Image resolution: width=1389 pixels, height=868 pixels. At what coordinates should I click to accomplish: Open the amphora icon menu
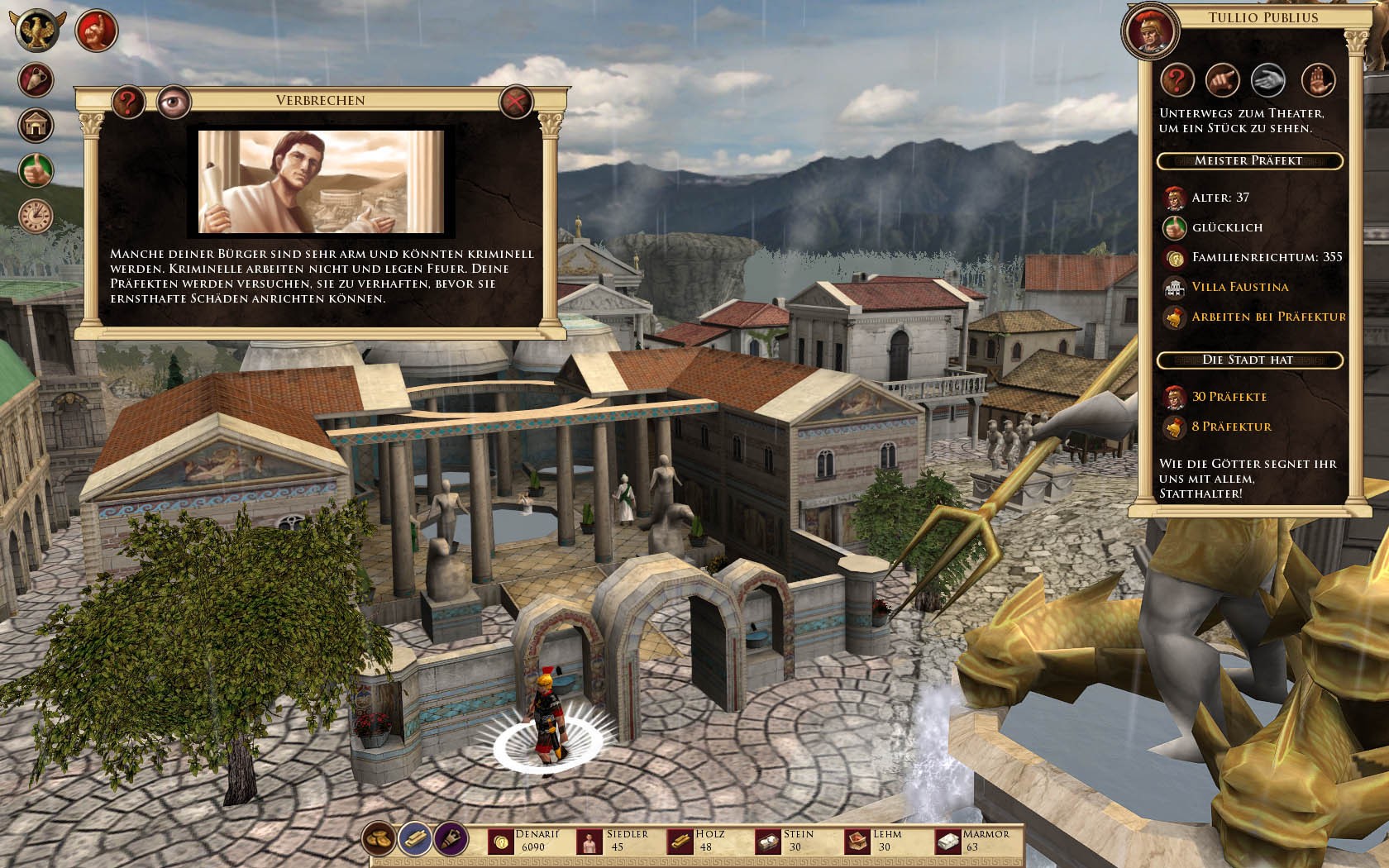(36, 80)
